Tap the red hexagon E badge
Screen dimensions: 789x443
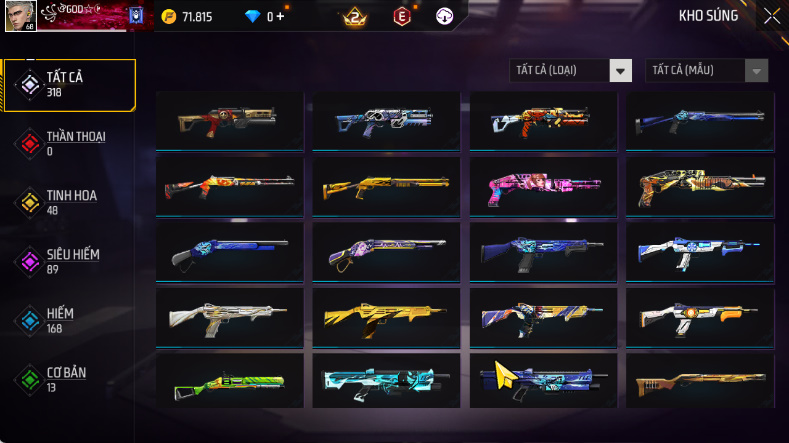pos(401,17)
